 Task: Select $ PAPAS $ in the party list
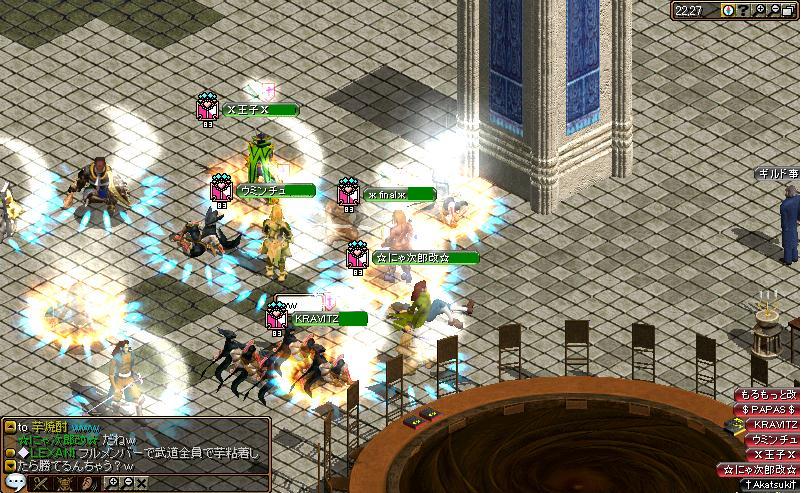[769, 409]
